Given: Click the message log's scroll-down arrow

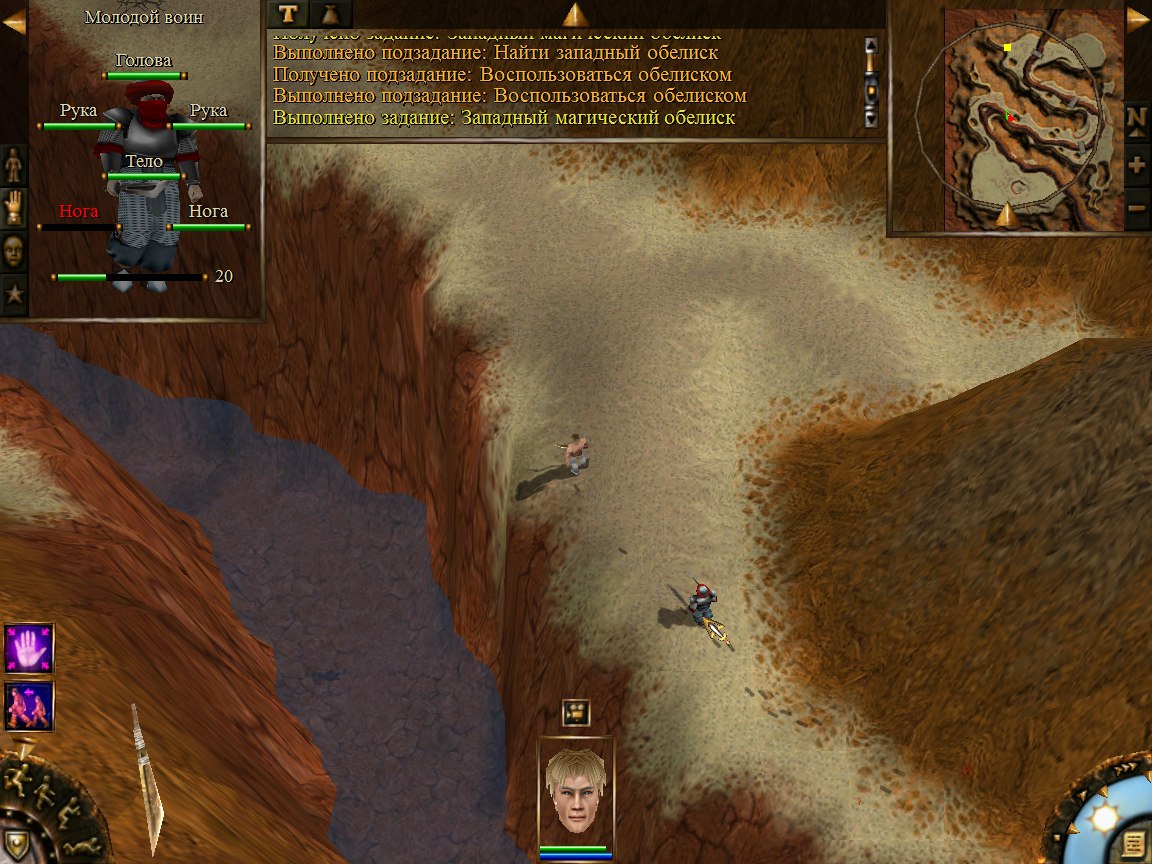Looking at the screenshot, I should (x=871, y=118).
